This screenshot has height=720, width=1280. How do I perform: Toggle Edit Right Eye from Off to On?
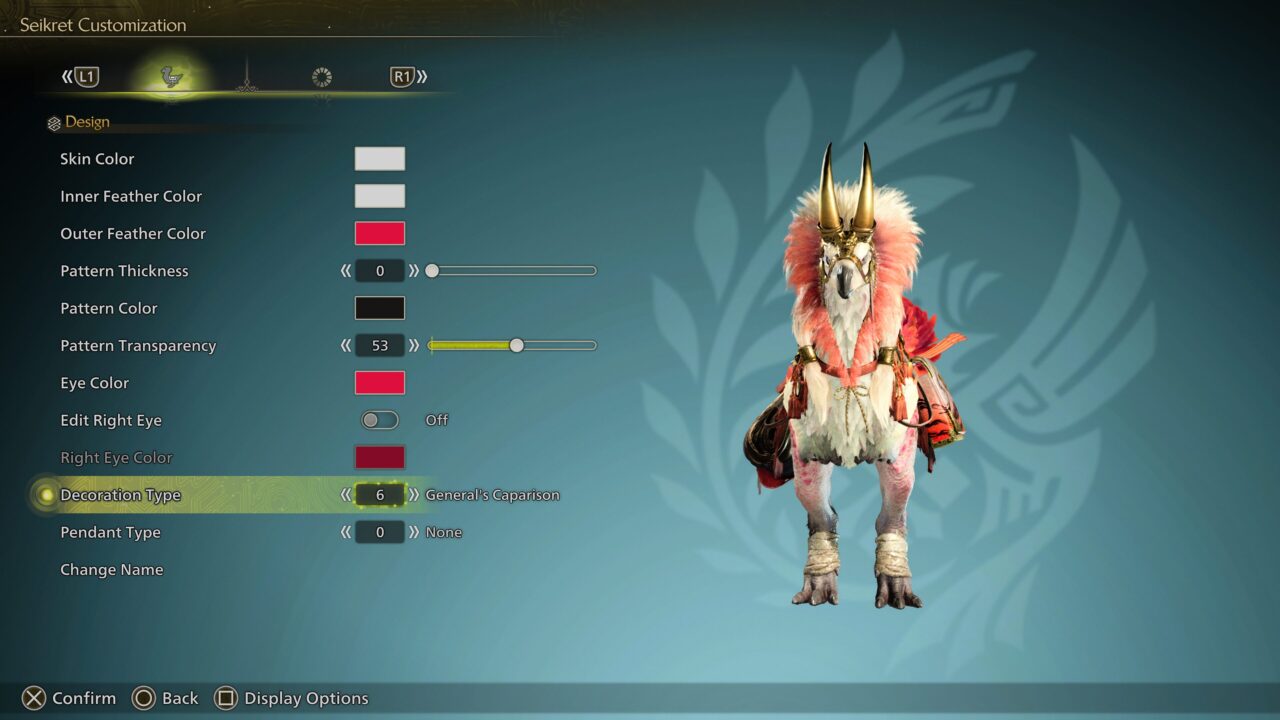click(379, 420)
